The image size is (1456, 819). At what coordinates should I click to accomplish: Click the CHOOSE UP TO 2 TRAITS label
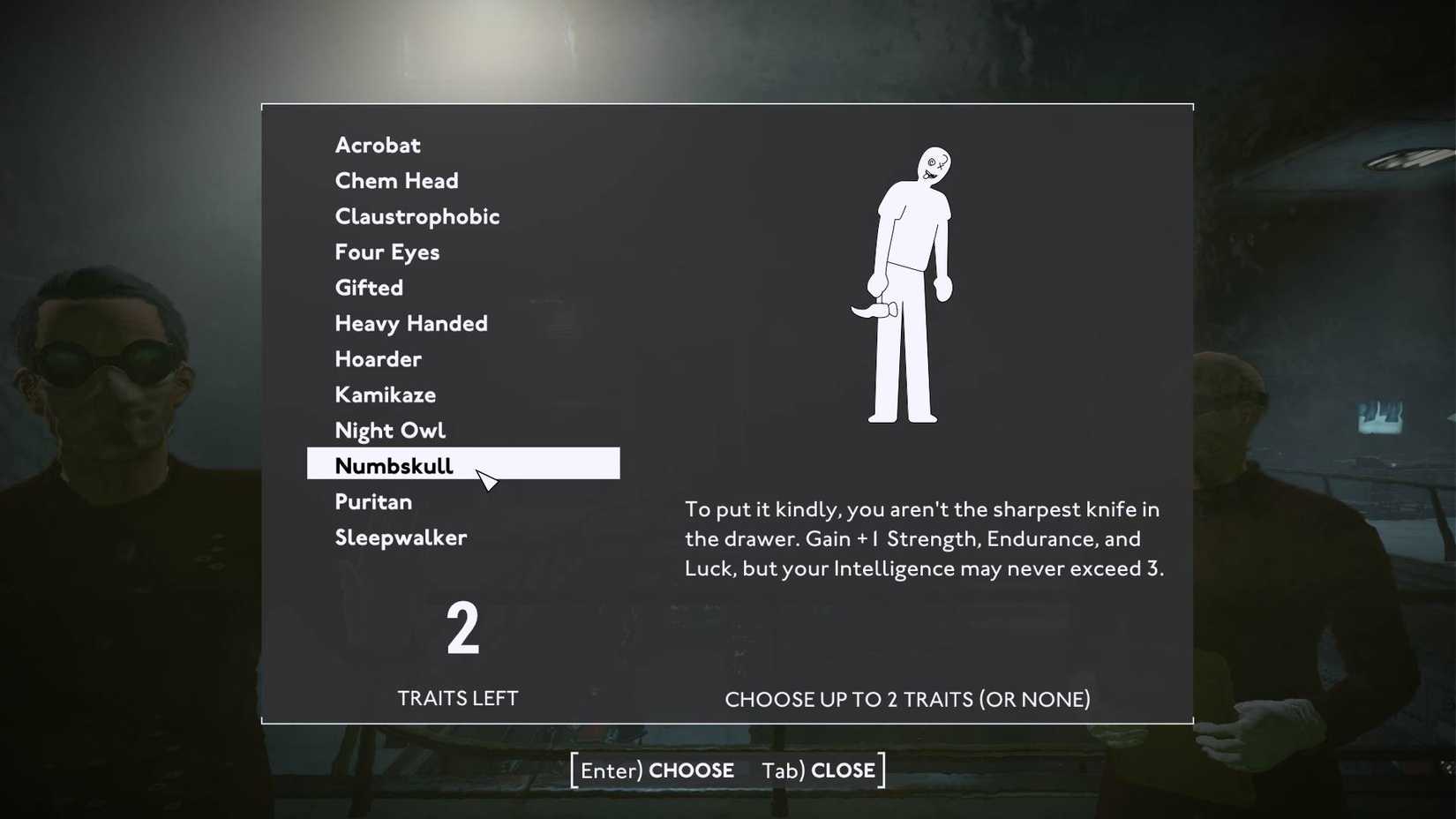[x=907, y=698]
